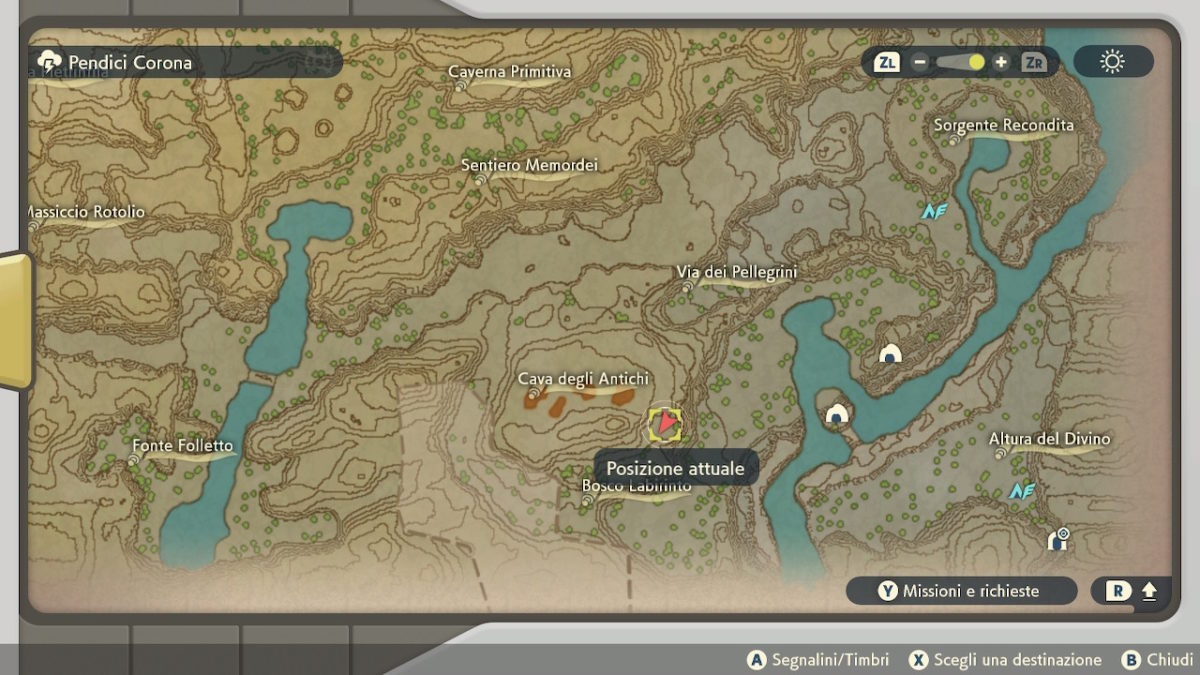The width and height of the screenshot is (1200, 675).
Task: Zoom in with the plus button
Action: (1001, 62)
